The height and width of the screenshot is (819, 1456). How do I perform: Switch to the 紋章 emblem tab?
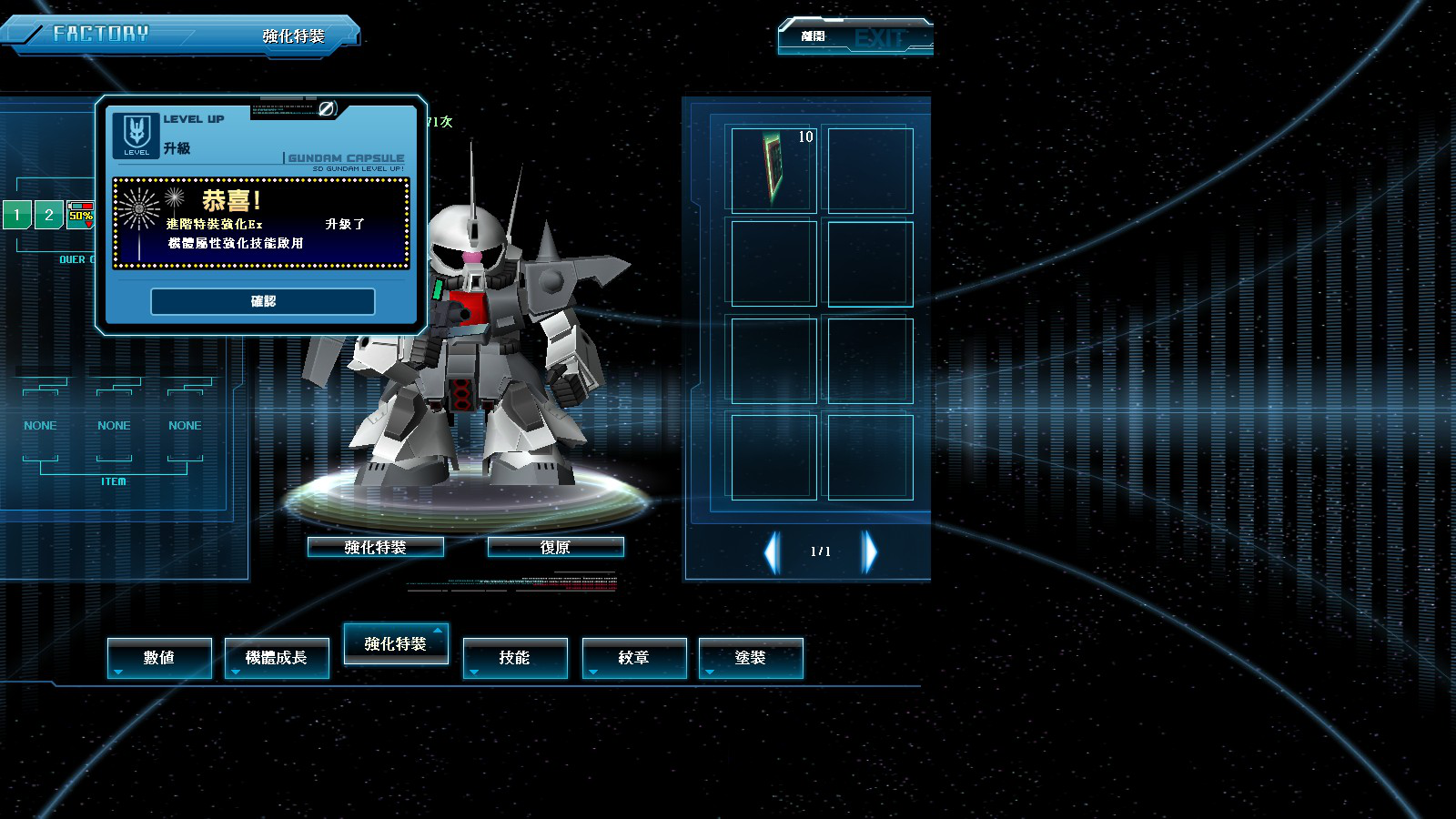633,657
